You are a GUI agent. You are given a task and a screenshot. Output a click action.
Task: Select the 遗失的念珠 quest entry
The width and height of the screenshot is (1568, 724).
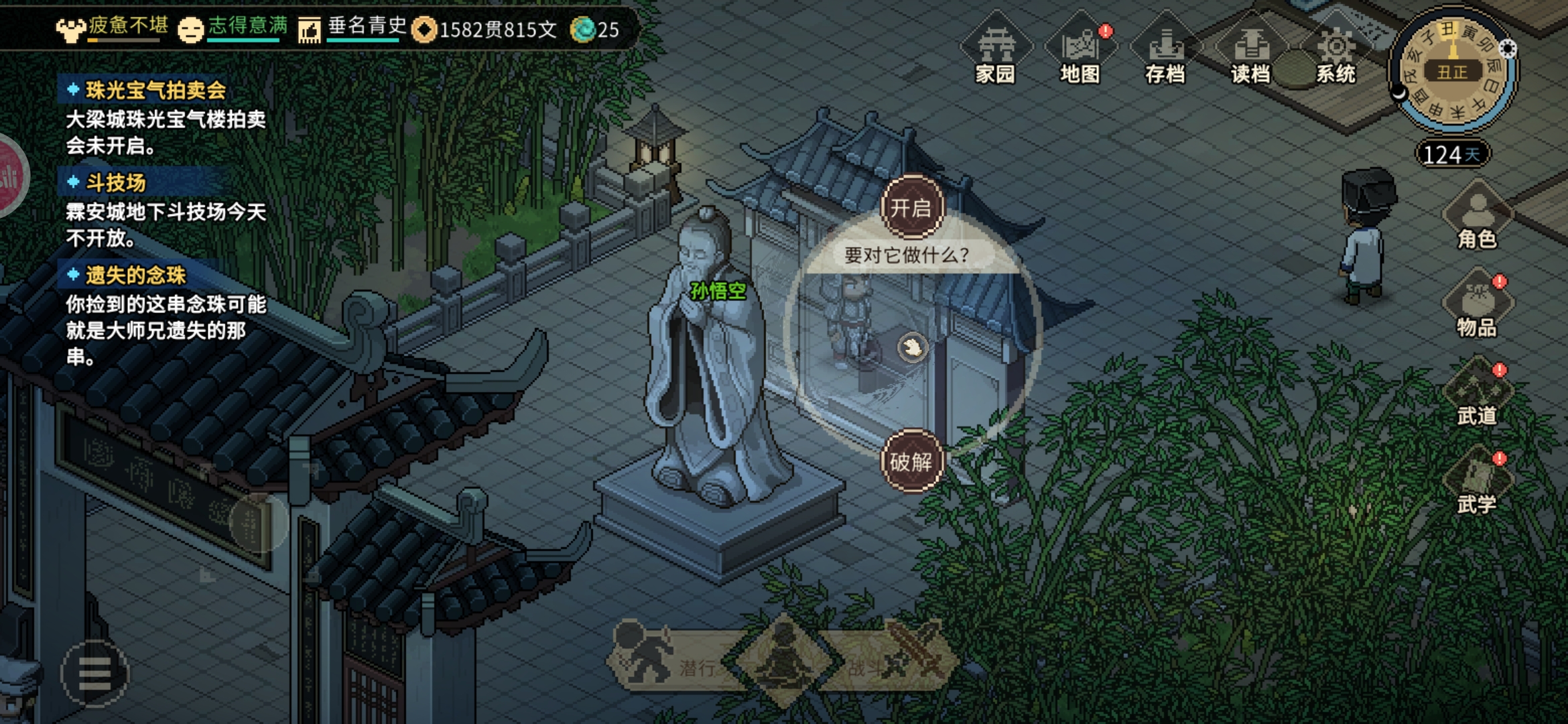point(135,275)
